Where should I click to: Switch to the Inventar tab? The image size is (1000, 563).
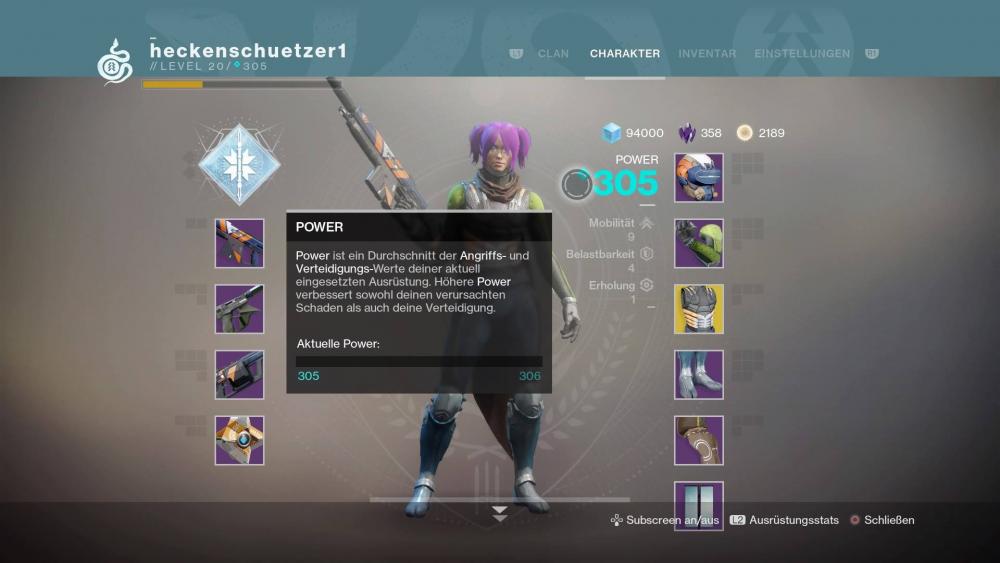(707, 54)
